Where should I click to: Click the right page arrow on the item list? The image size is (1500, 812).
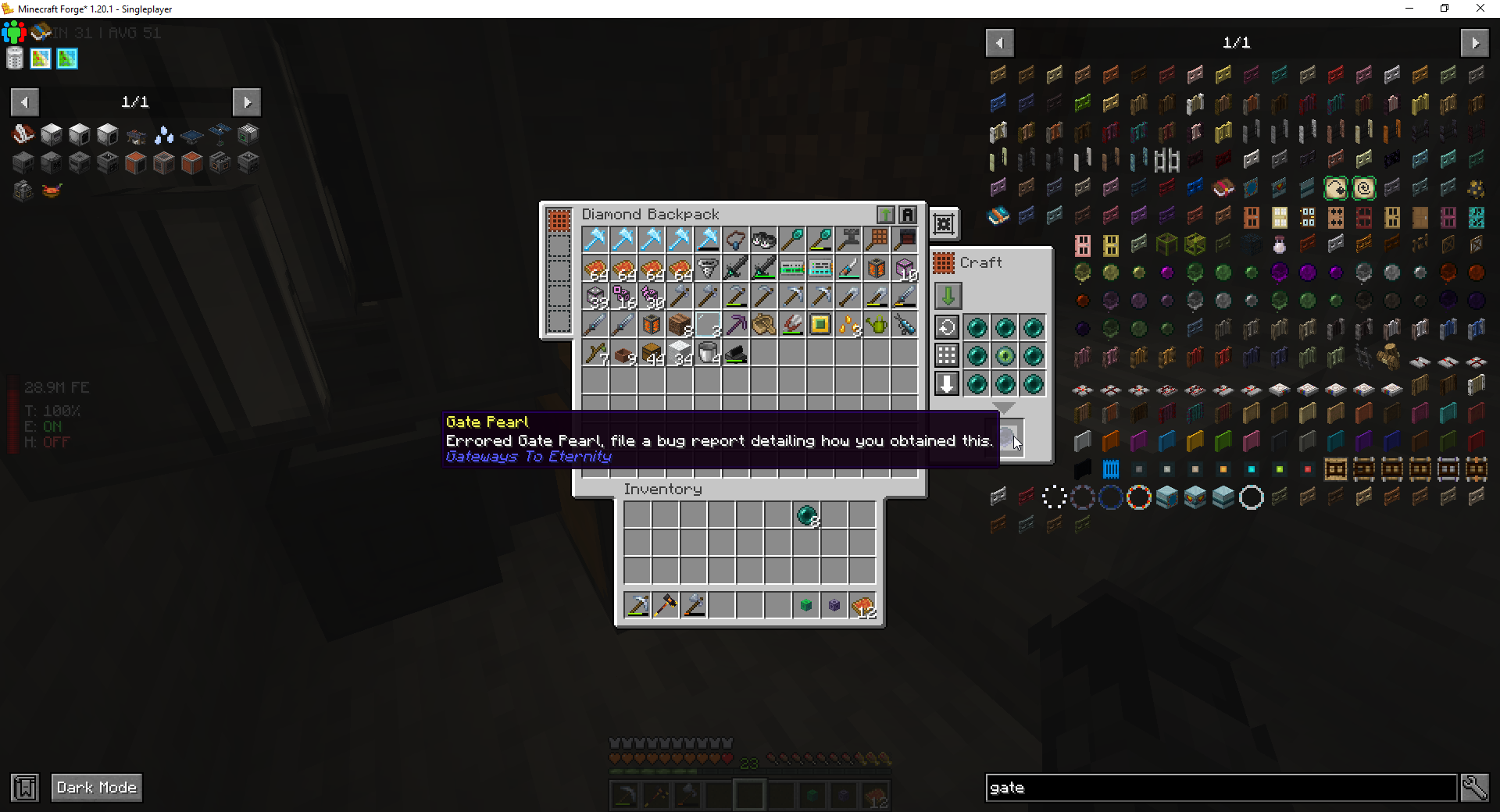(x=1477, y=43)
